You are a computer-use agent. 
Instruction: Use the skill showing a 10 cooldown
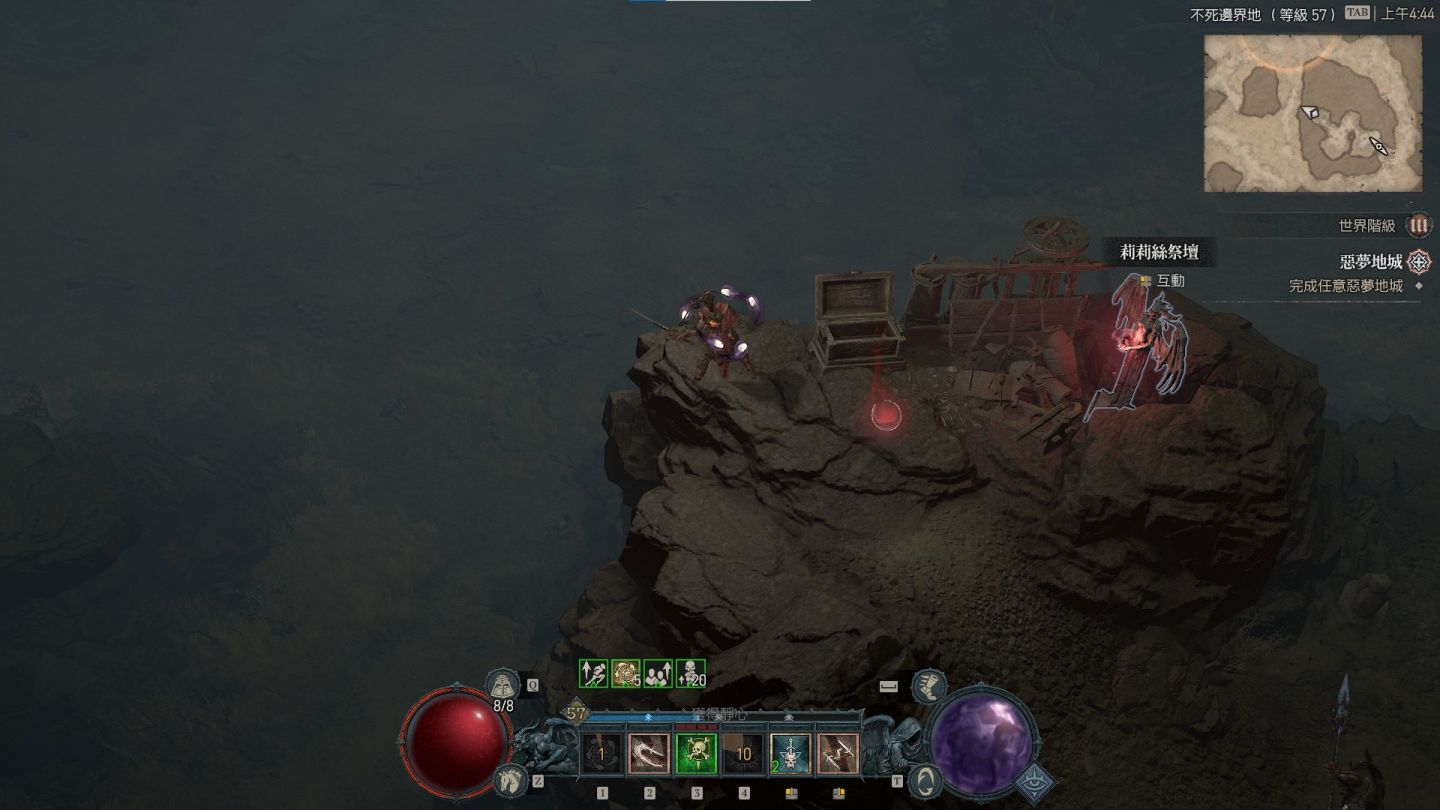click(x=743, y=754)
